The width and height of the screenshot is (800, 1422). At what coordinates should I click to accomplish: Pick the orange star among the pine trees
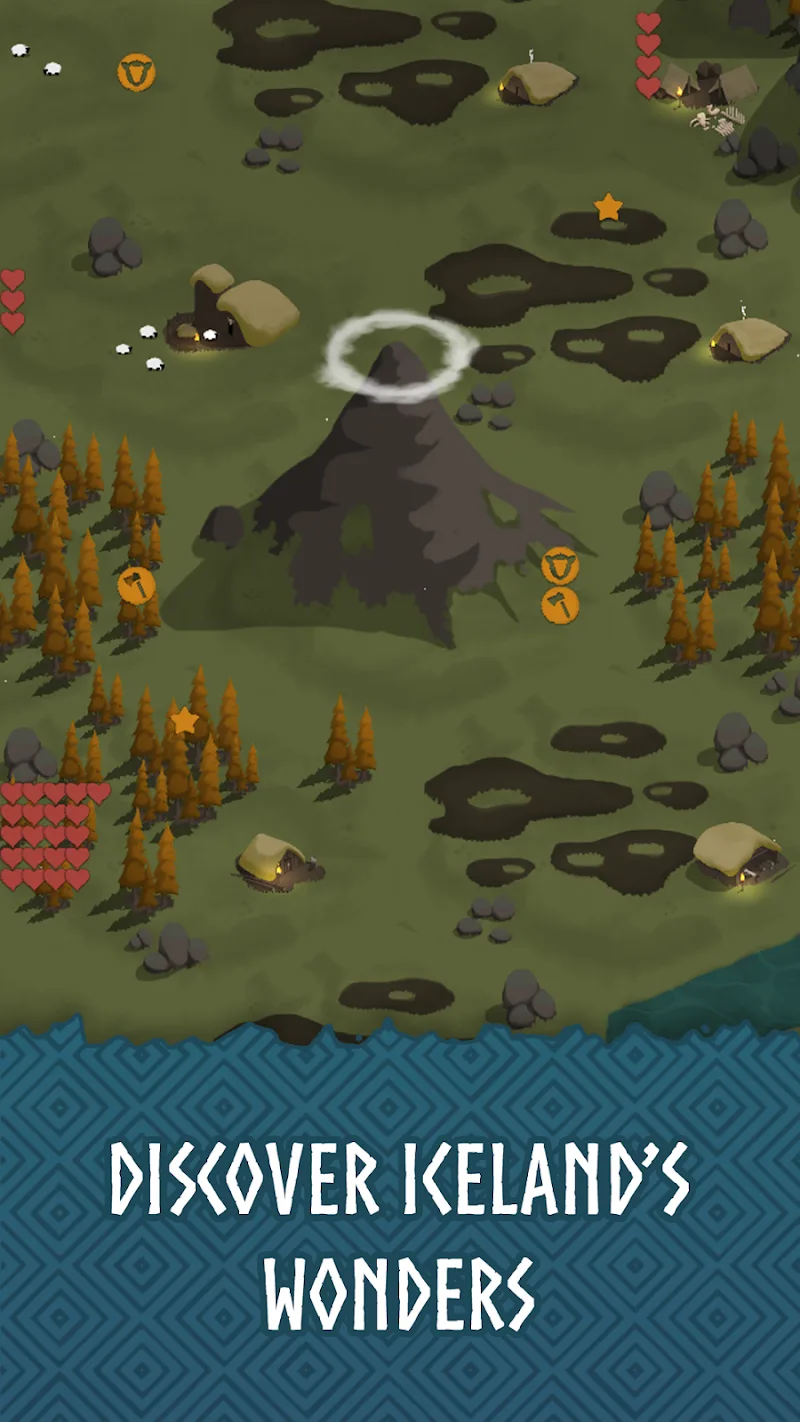[184, 720]
